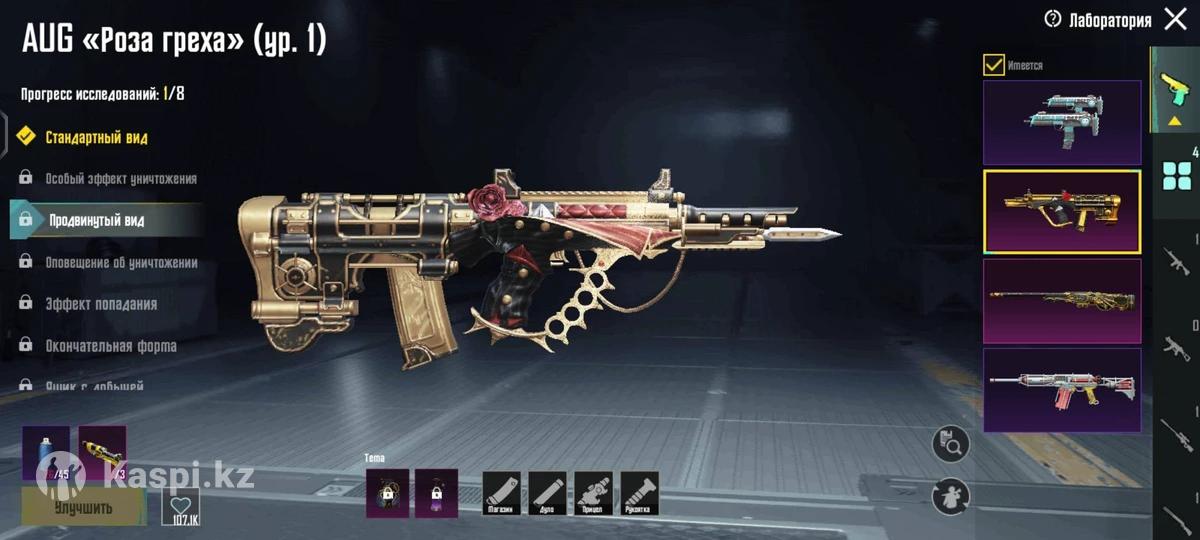Select the gold AUG skin thumbnail

1062,212
